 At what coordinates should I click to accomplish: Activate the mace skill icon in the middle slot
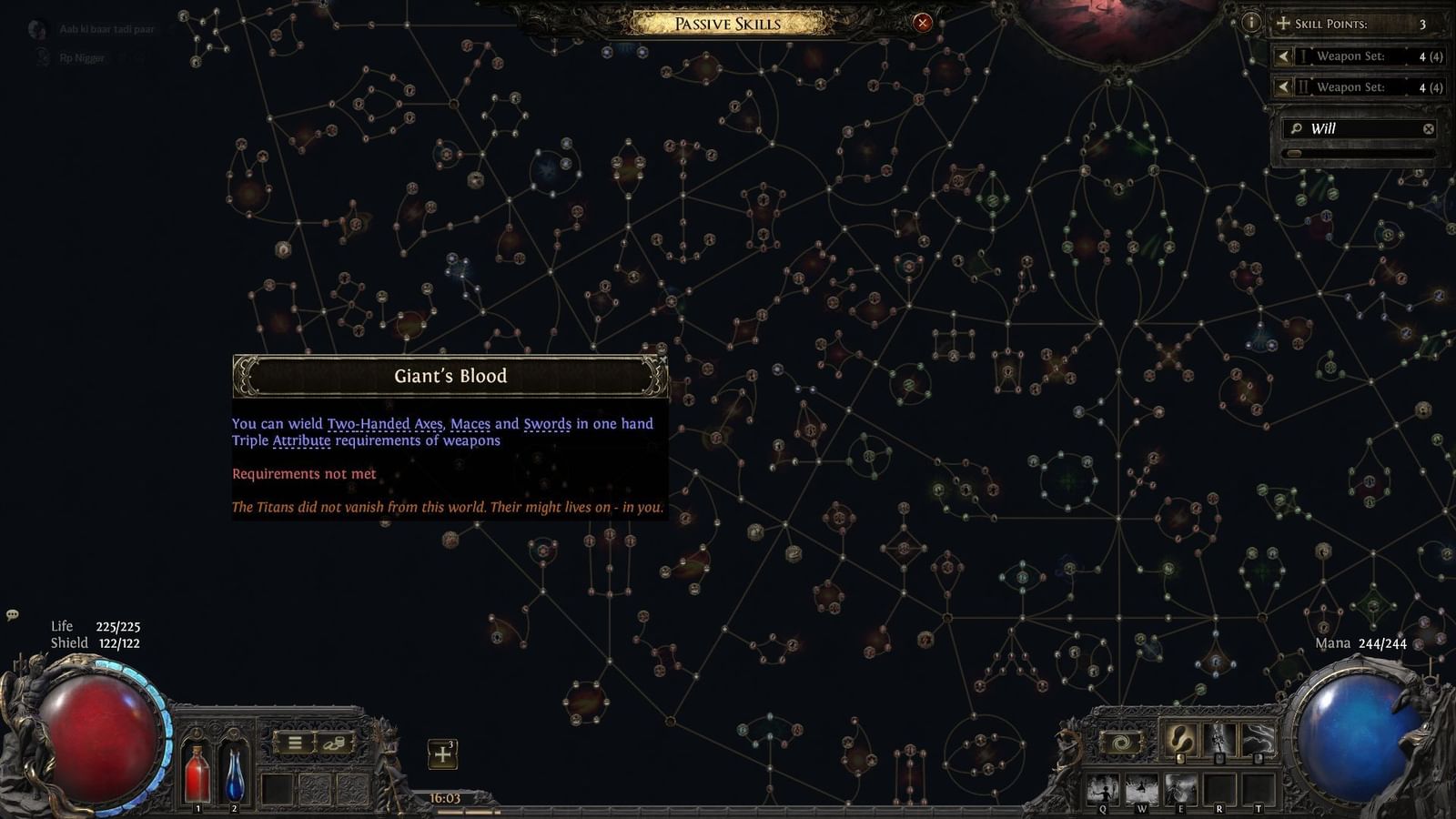coord(1219,739)
